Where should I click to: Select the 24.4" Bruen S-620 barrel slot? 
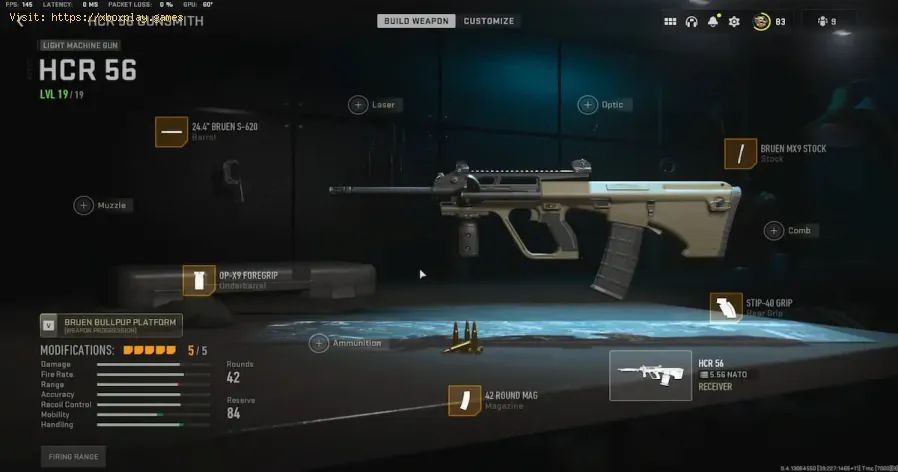(x=171, y=131)
